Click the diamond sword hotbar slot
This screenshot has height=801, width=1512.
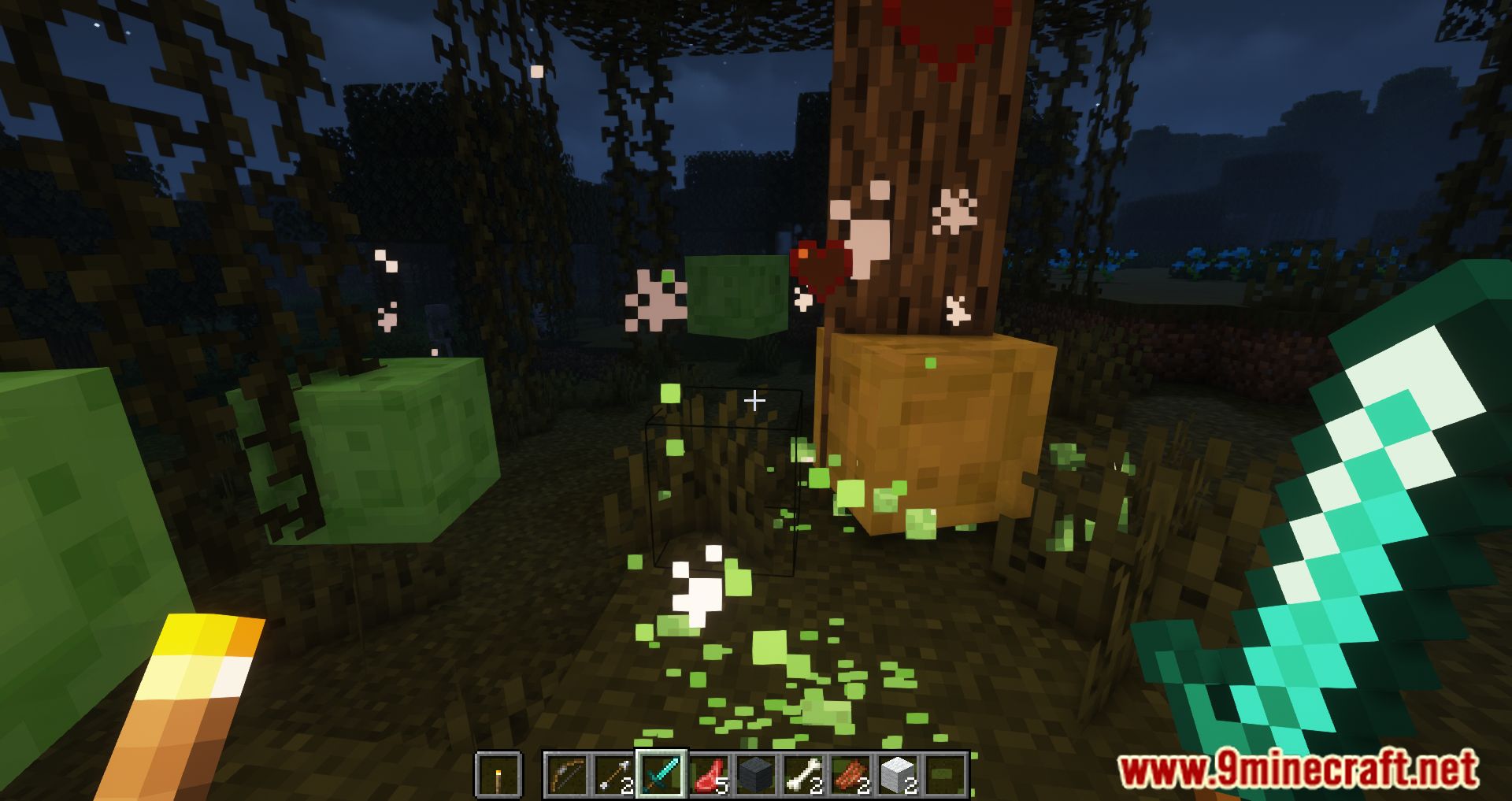click(x=661, y=775)
